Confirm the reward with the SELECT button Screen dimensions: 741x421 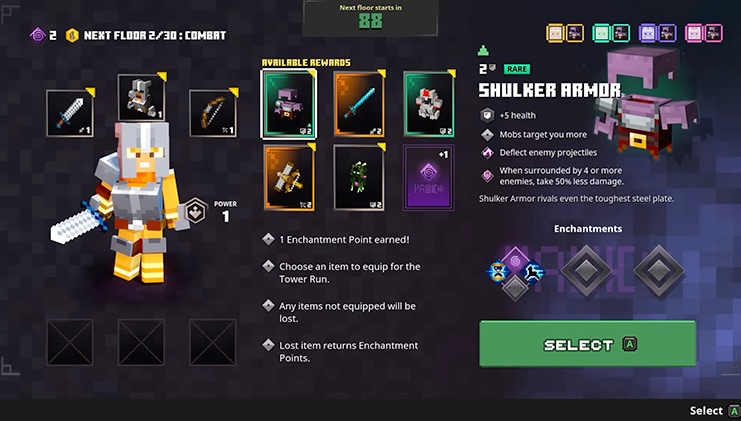(x=587, y=344)
